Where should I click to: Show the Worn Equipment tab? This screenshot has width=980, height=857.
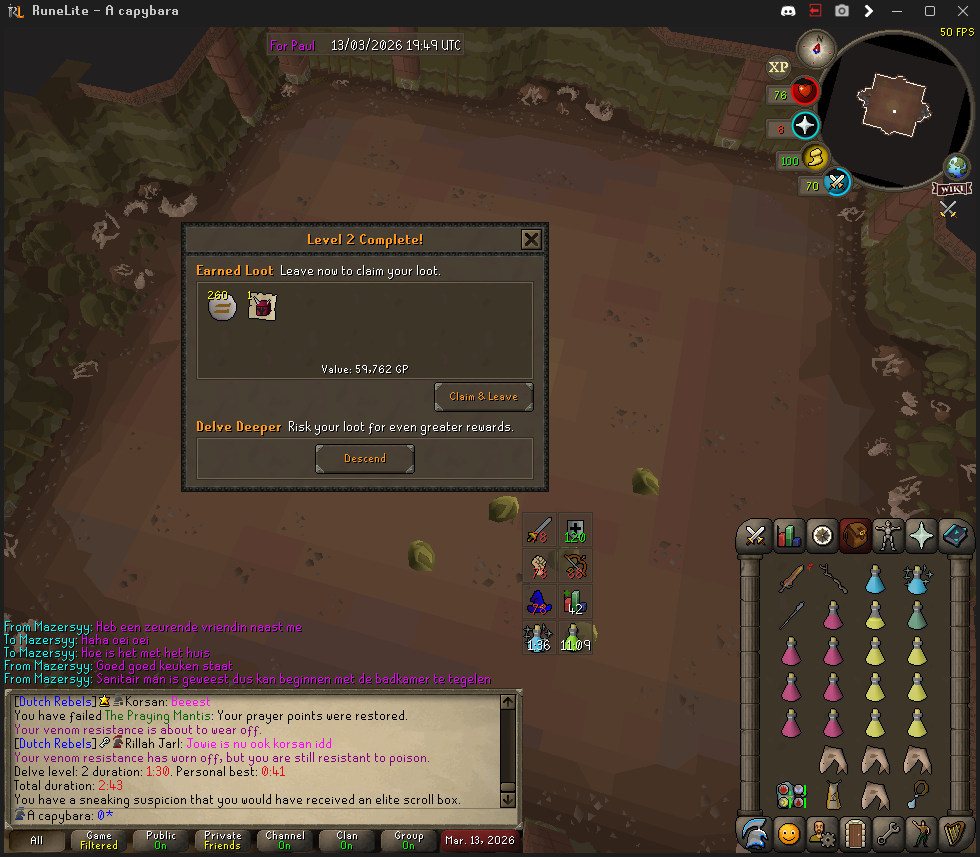[887, 536]
